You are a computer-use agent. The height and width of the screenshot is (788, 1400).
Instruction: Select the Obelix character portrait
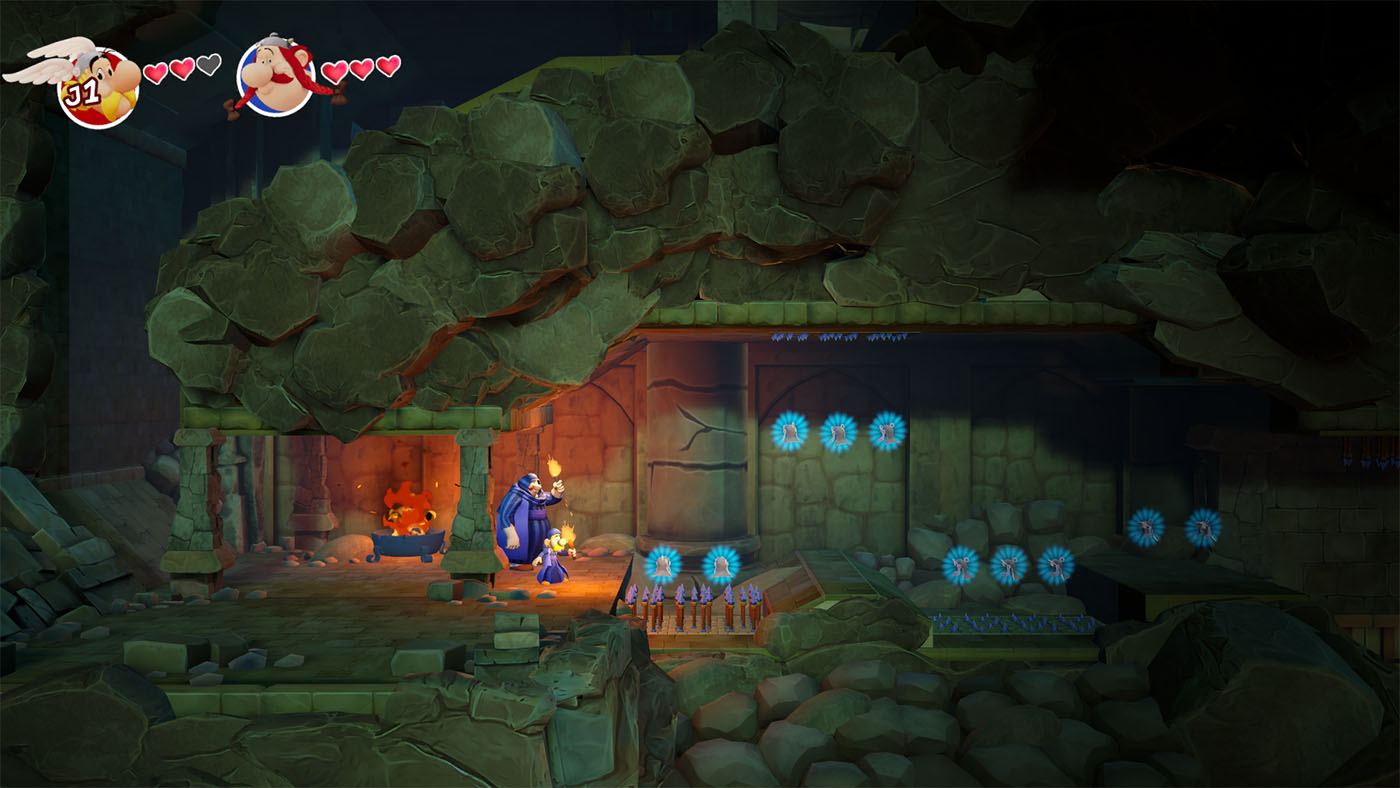[276, 76]
